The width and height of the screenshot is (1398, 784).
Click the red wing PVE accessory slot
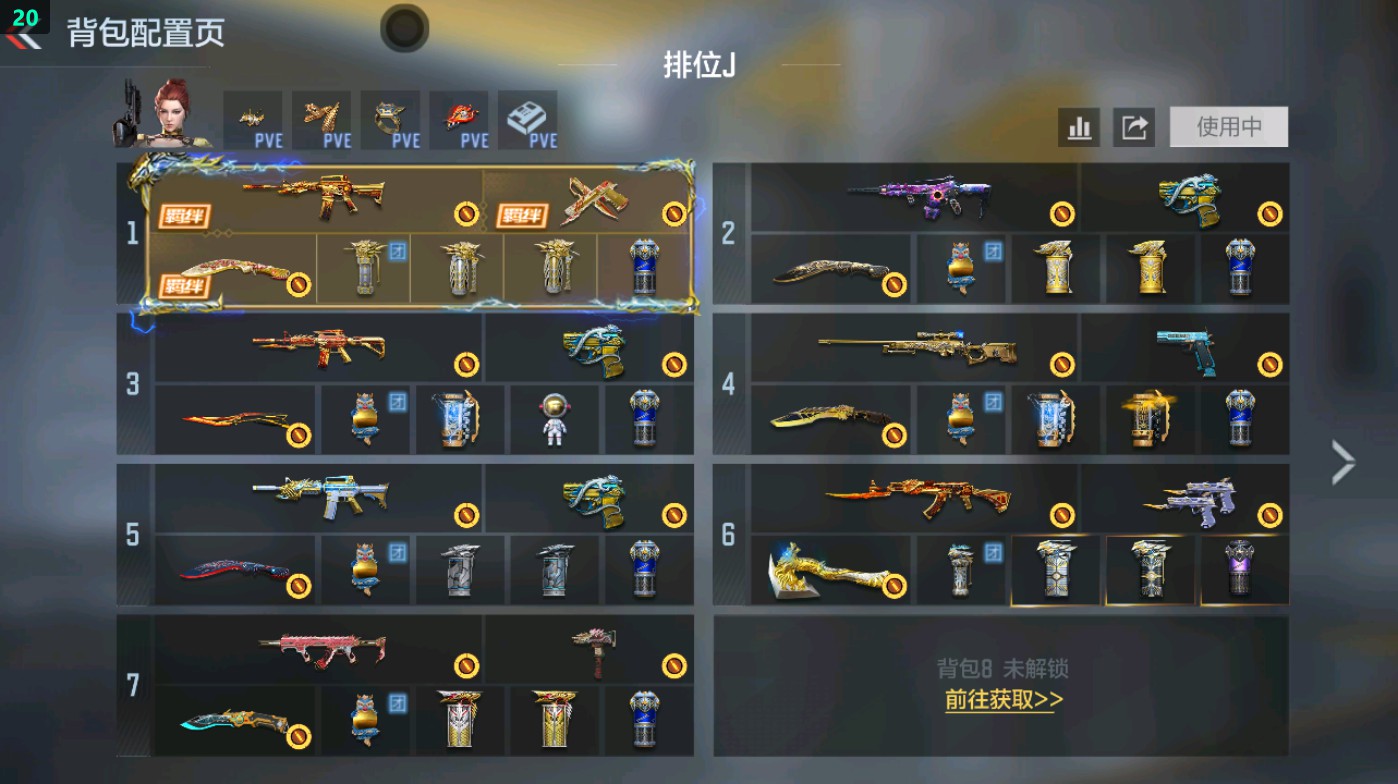click(x=459, y=118)
